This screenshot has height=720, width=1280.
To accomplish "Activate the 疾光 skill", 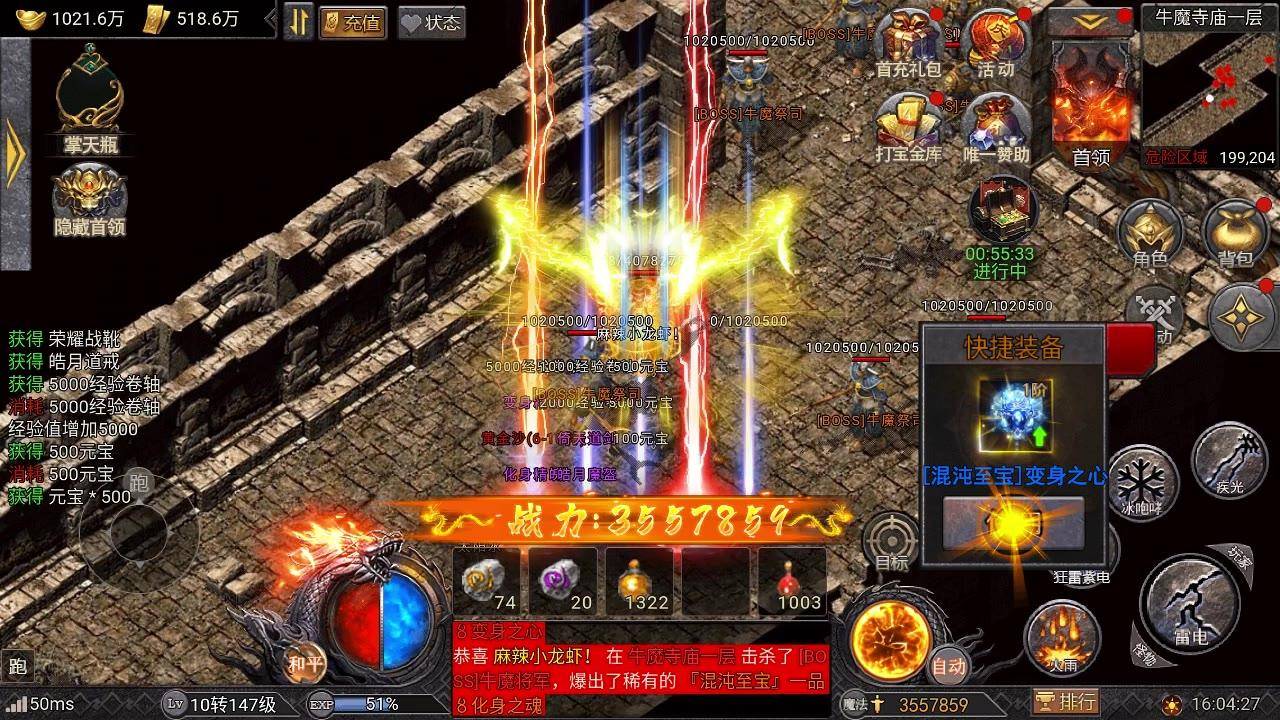I will 1229,460.
